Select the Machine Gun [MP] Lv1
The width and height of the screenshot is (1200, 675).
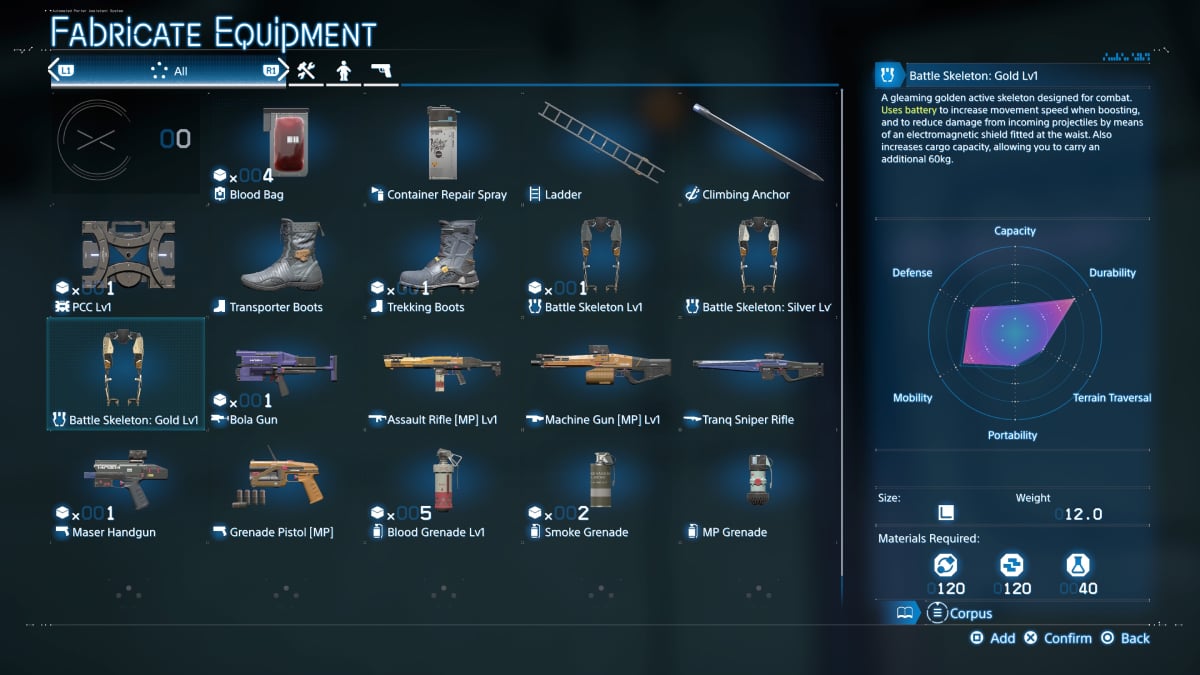click(x=599, y=373)
